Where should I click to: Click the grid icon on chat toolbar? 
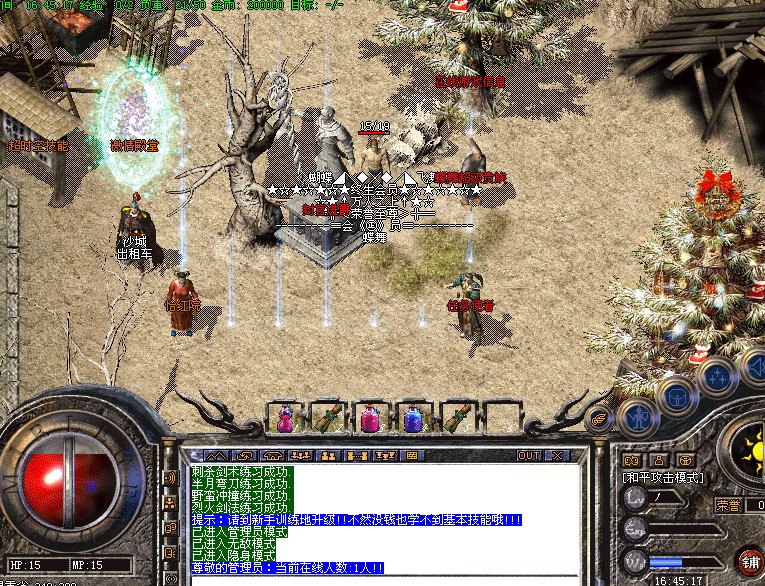(x=411, y=456)
